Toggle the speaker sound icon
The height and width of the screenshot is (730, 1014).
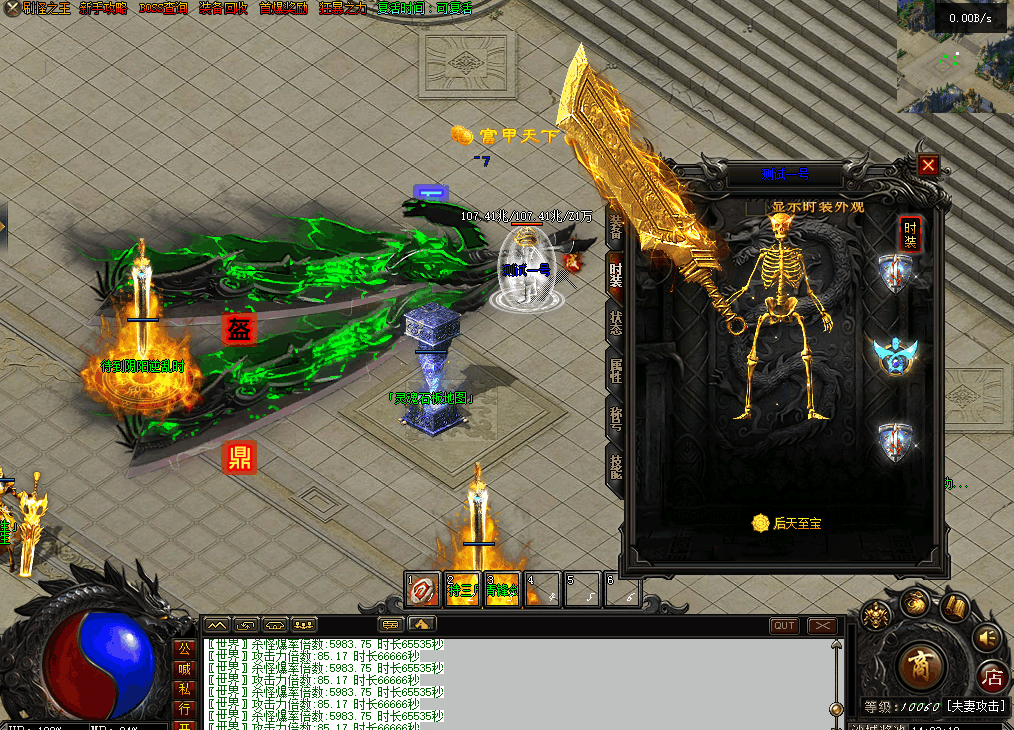[988, 636]
